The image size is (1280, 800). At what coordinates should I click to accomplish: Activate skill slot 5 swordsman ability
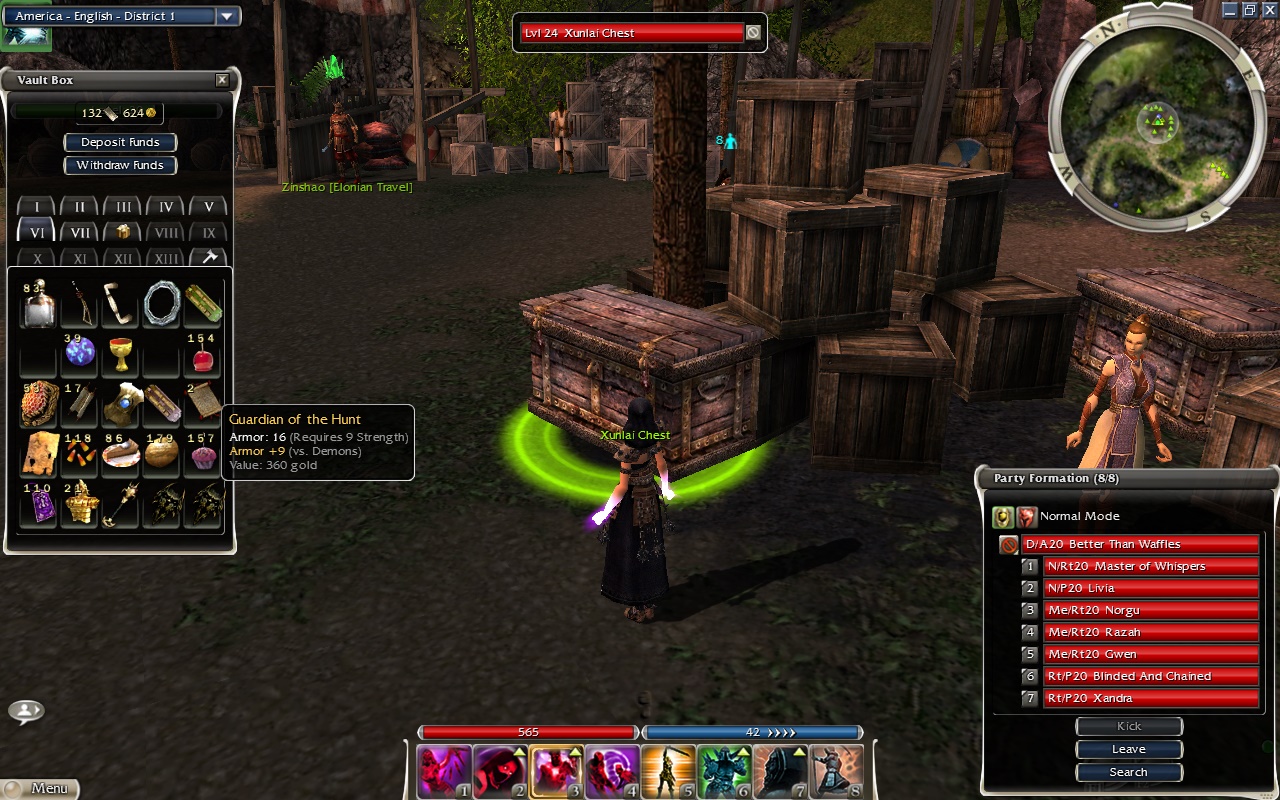pyautogui.click(x=668, y=771)
